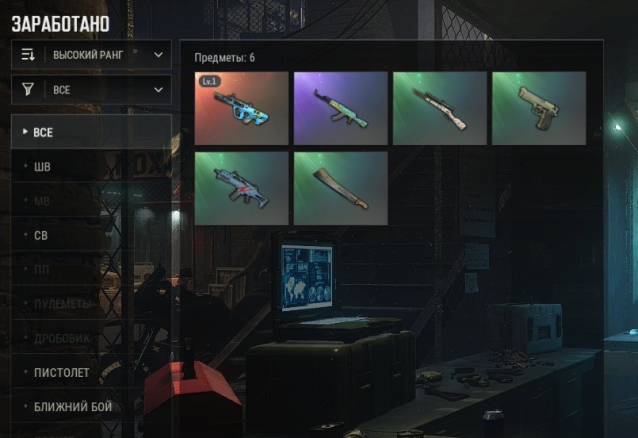The height and width of the screenshot is (438, 638).
Task: Click the blue-and-red submachine gun skin
Action: (241, 187)
